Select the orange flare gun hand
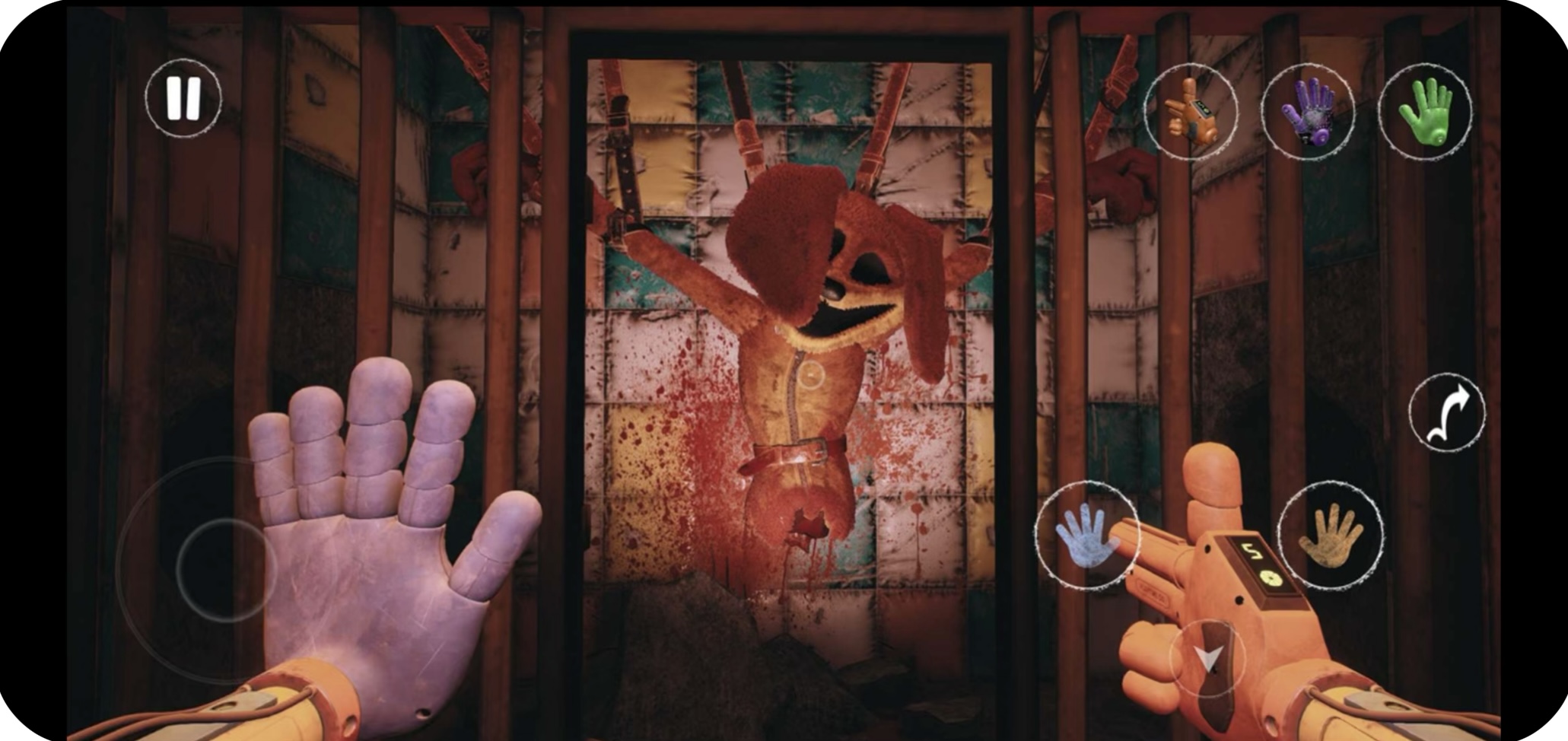Screen dimensions: 1568x741 tap(1191, 112)
